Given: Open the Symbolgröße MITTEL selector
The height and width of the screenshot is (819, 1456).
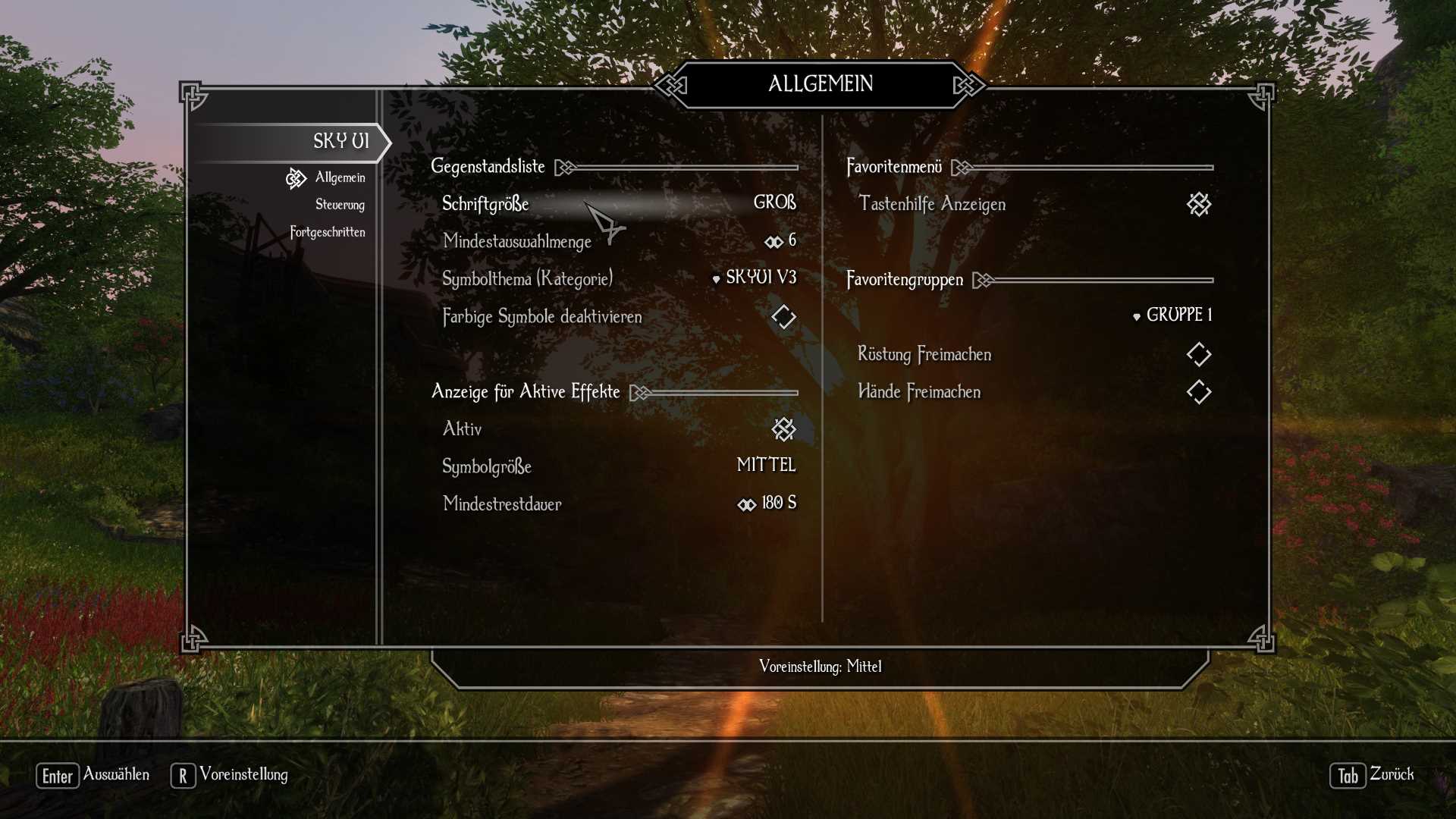Looking at the screenshot, I should click(x=766, y=466).
